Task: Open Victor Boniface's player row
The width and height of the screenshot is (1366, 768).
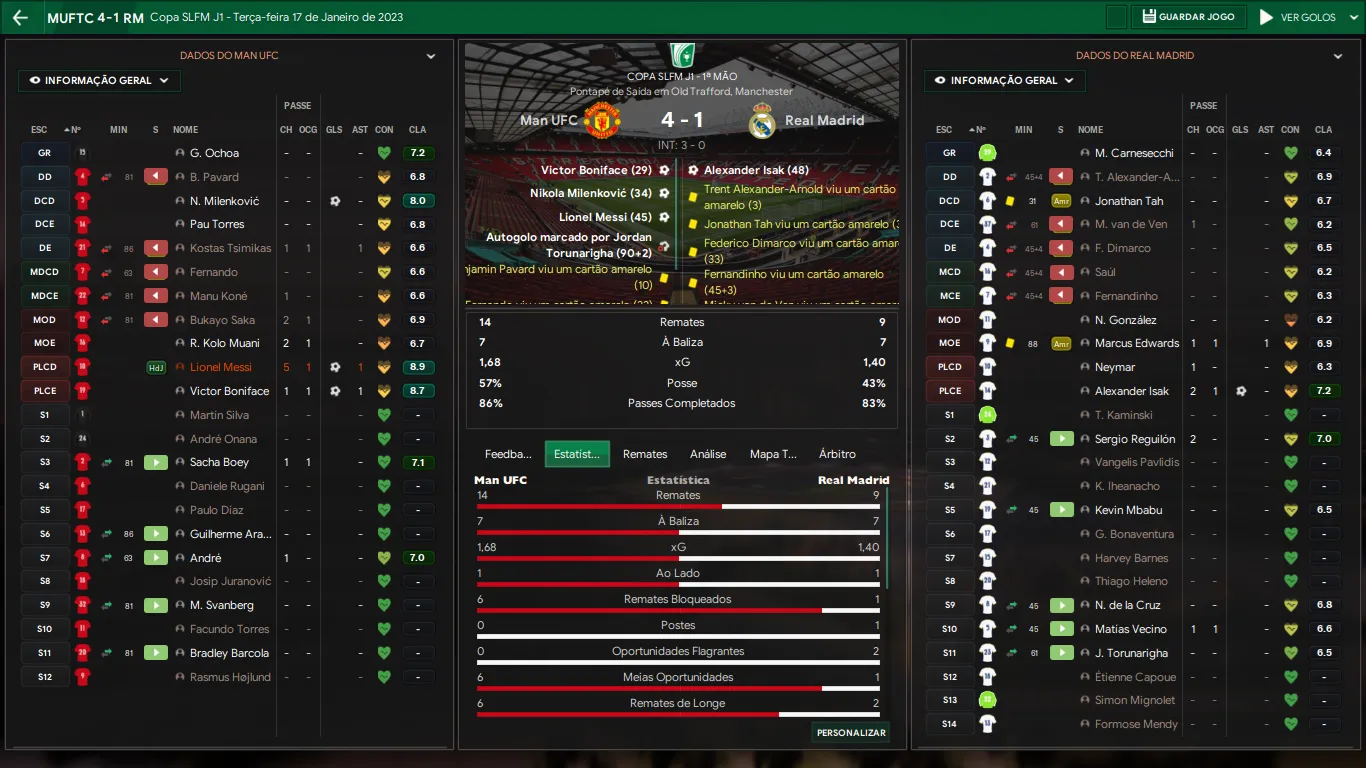Action: tap(229, 391)
